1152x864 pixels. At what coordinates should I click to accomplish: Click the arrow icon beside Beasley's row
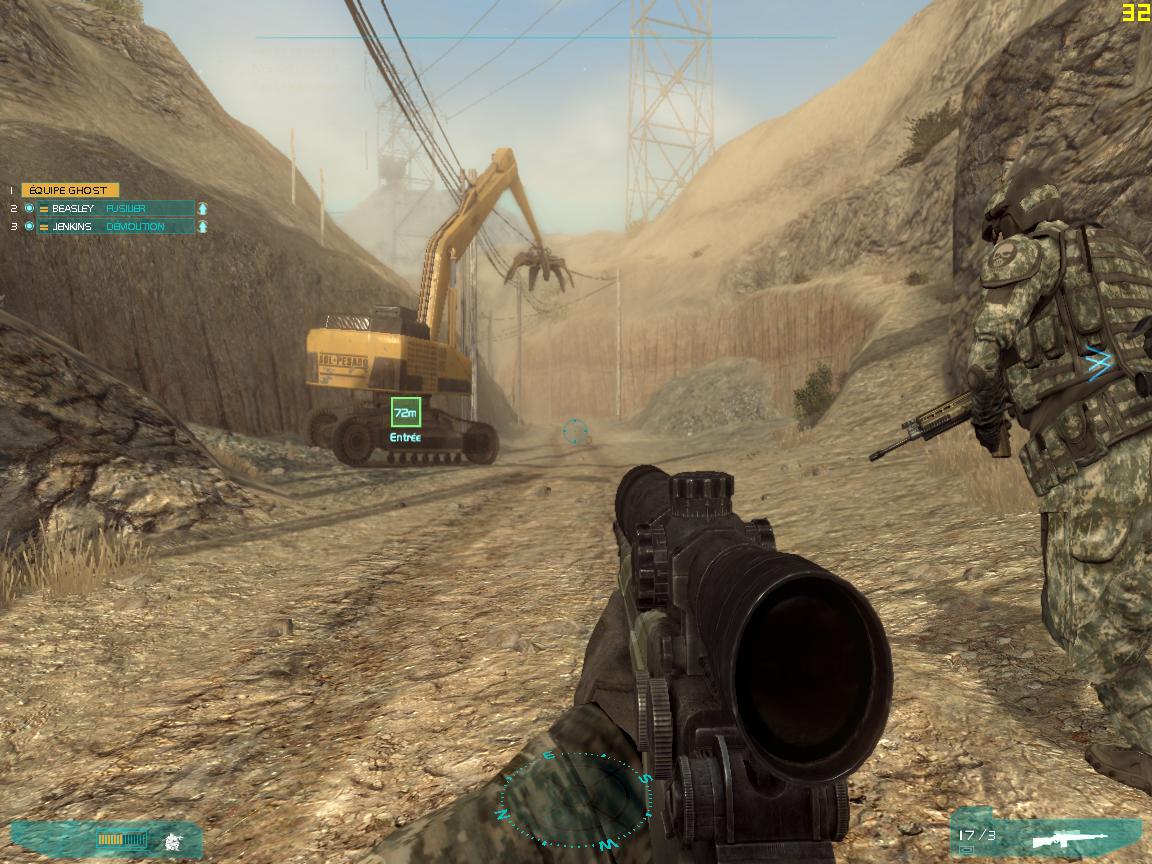pyautogui.click(x=203, y=208)
